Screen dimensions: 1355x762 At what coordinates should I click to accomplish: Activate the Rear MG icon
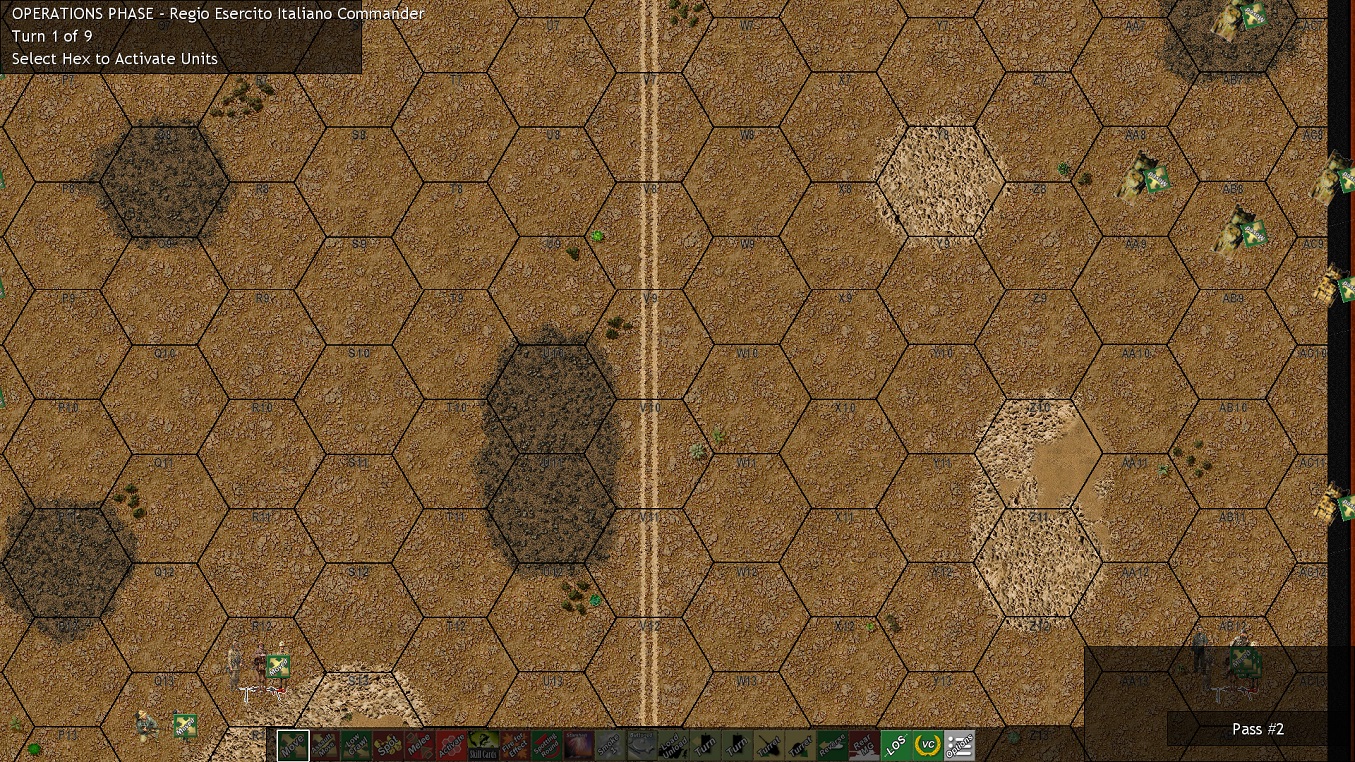point(864,745)
